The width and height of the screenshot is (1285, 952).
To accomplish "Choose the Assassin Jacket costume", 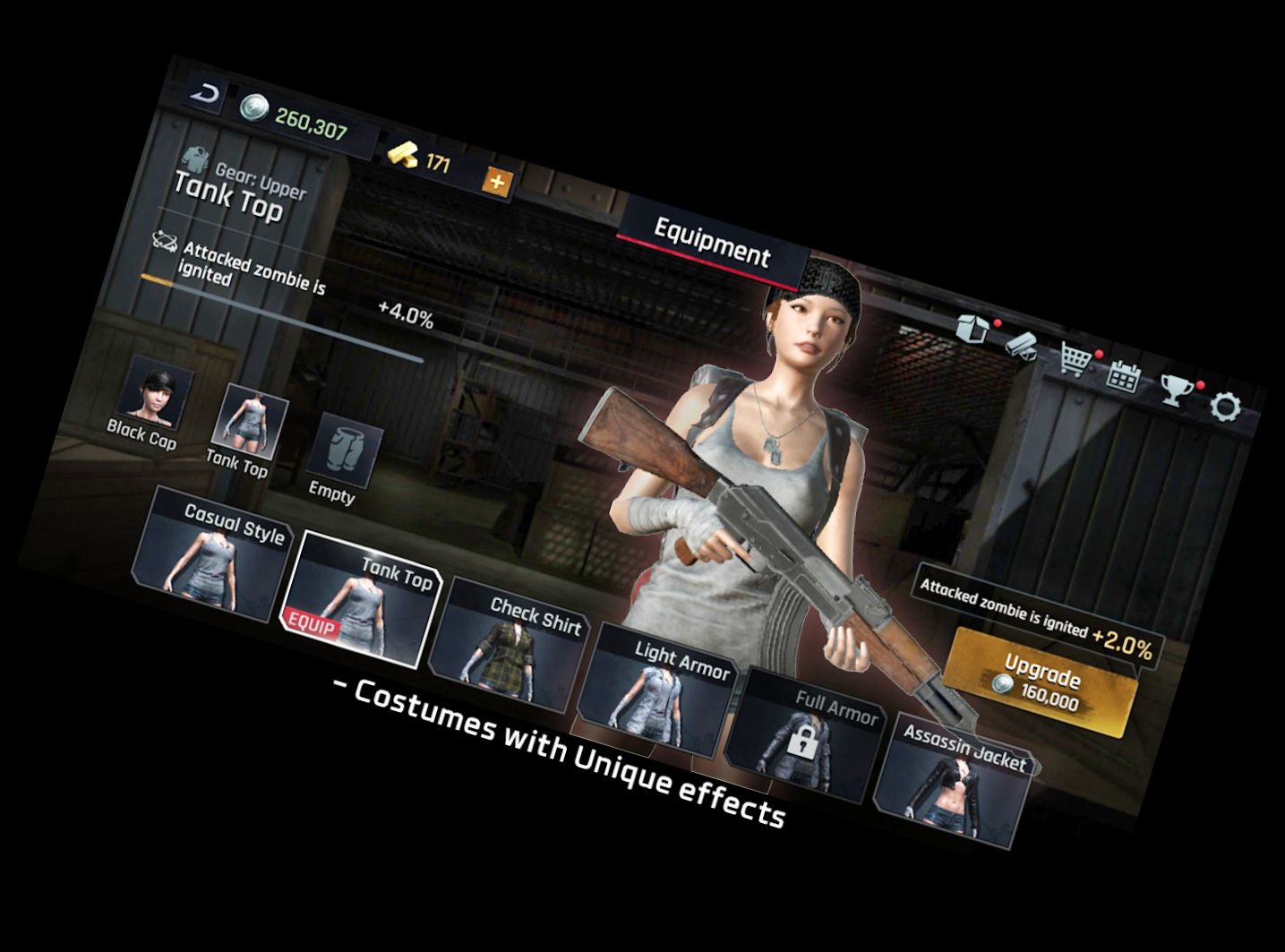I will coord(955,779).
